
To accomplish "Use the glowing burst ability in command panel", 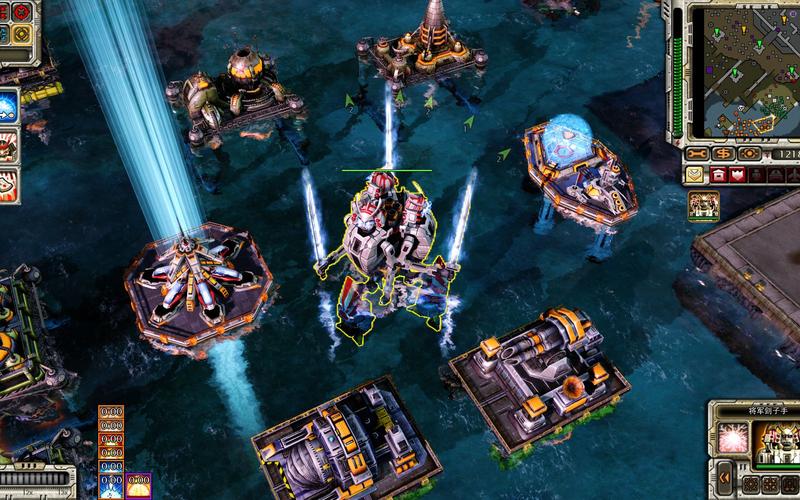I will (x=729, y=439).
